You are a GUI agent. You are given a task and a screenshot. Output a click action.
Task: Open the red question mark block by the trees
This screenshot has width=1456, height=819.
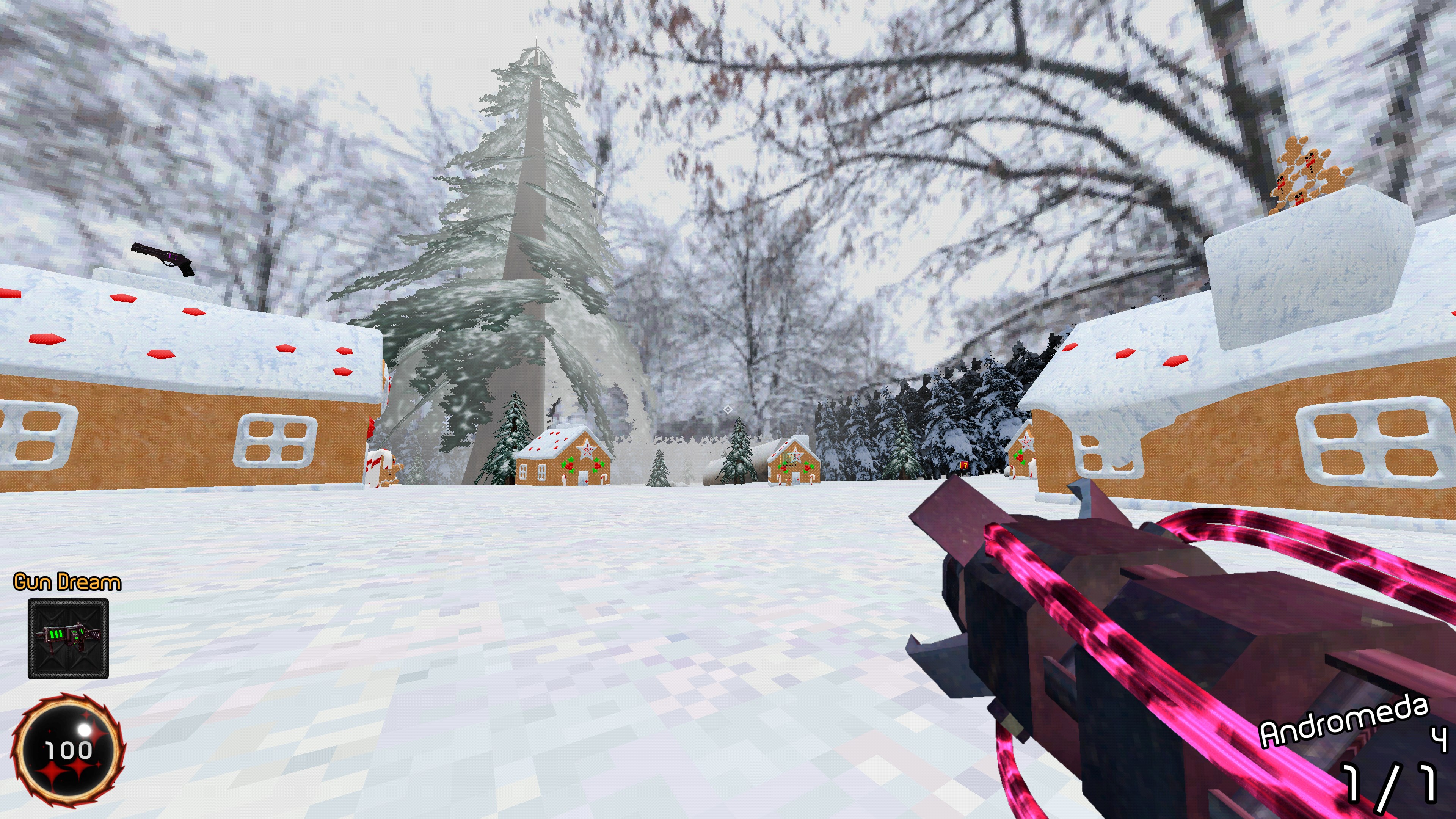pyautogui.click(x=964, y=466)
